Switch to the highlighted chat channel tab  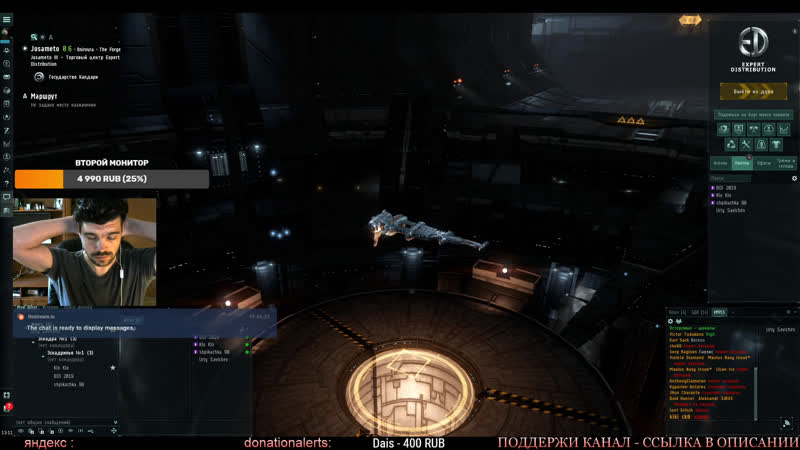[x=719, y=312]
